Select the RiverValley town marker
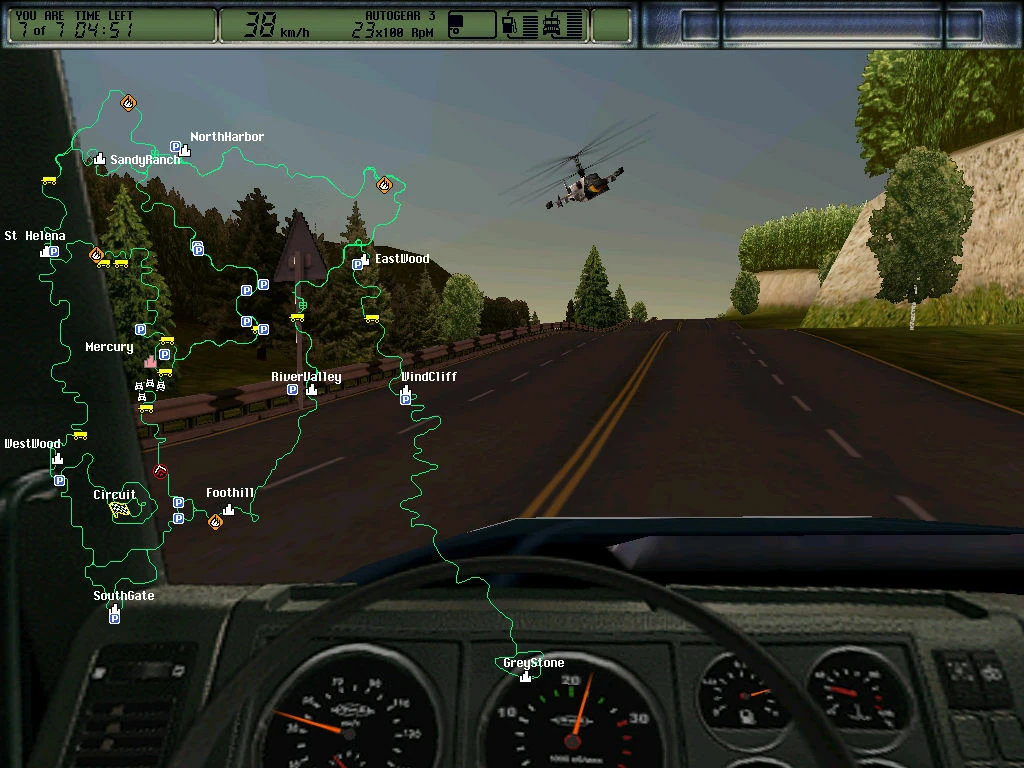 point(311,389)
